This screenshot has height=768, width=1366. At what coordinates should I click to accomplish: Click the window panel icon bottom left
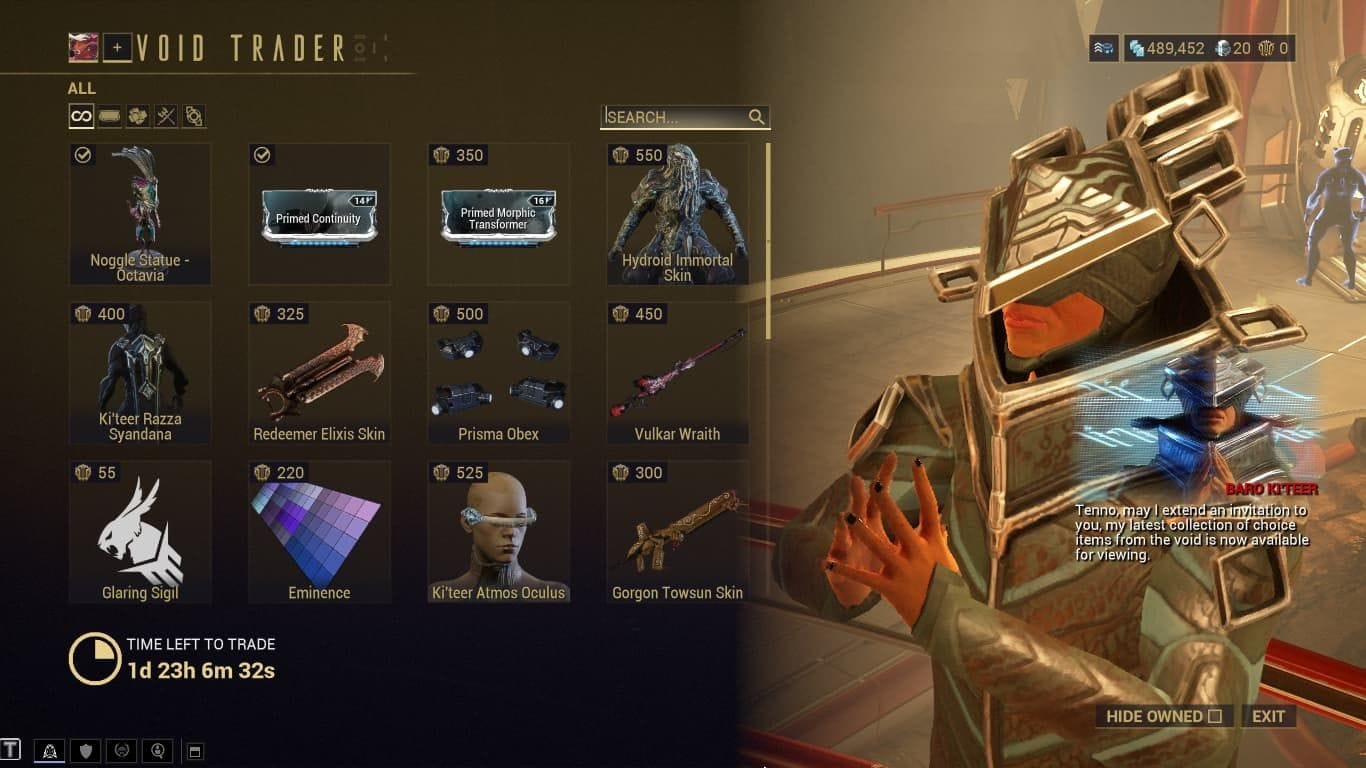194,750
